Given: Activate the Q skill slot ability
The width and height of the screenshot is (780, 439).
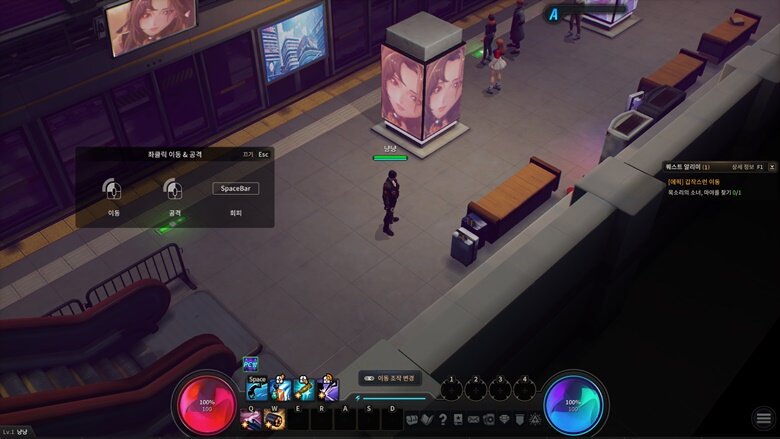Looking at the screenshot, I should pos(251,419).
